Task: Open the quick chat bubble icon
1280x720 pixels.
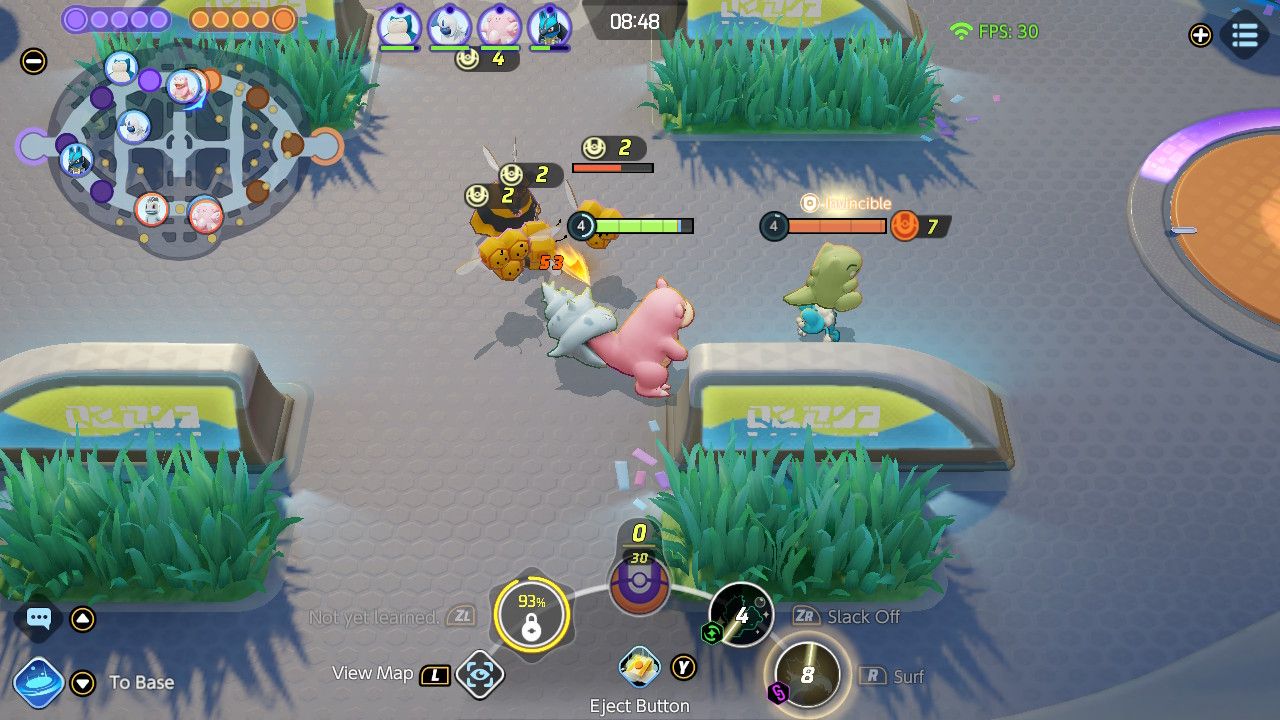Action: [38, 619]
